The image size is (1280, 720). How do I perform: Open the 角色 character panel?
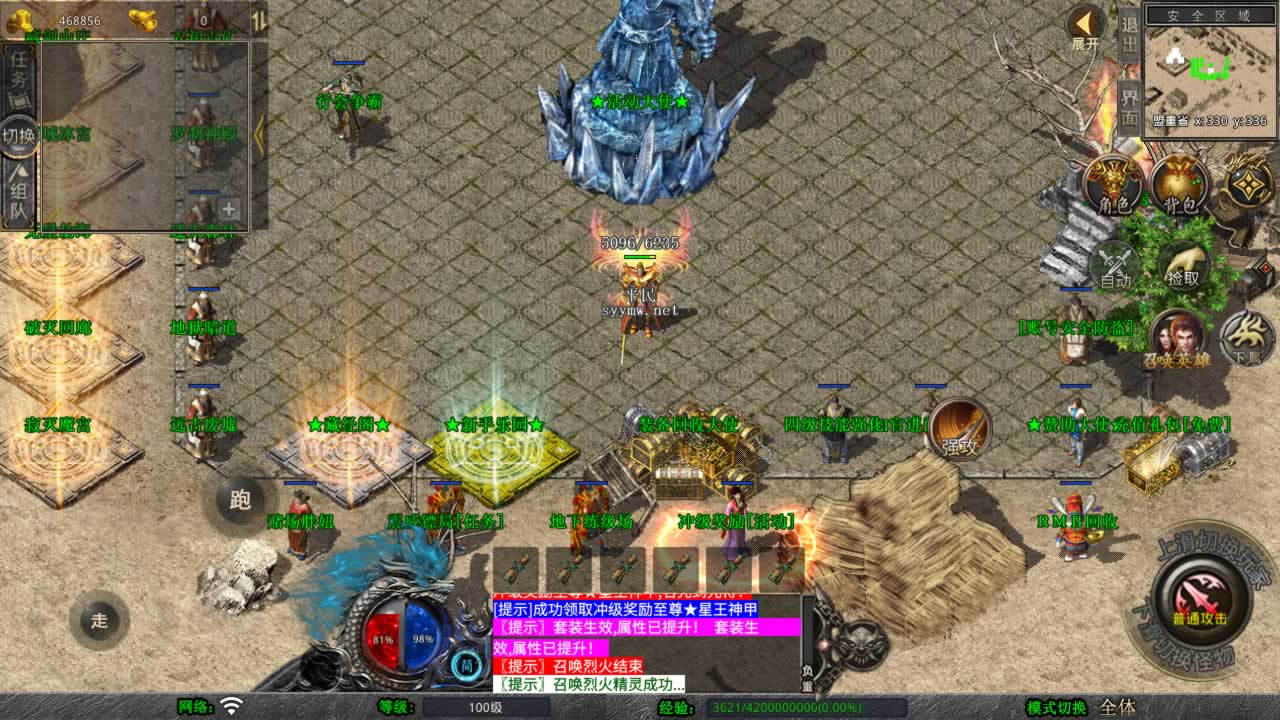(x=1113, y=186)
